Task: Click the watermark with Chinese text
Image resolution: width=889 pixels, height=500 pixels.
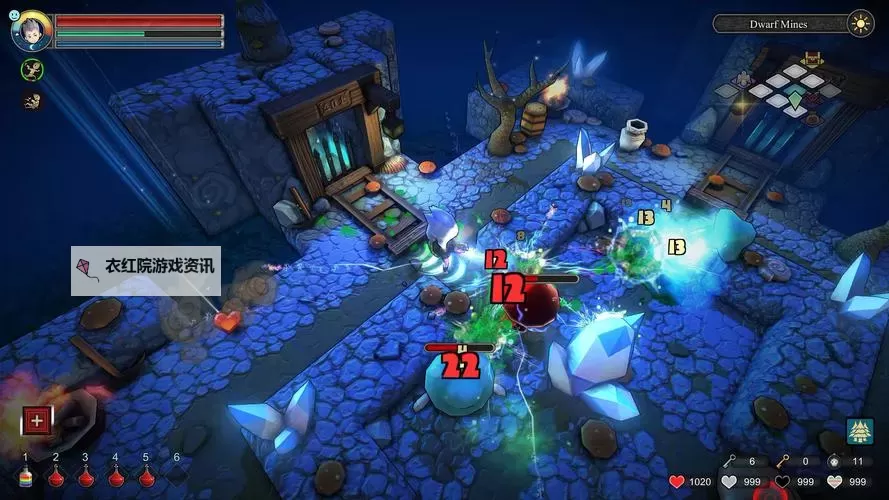Action: (x=145, y=267)
